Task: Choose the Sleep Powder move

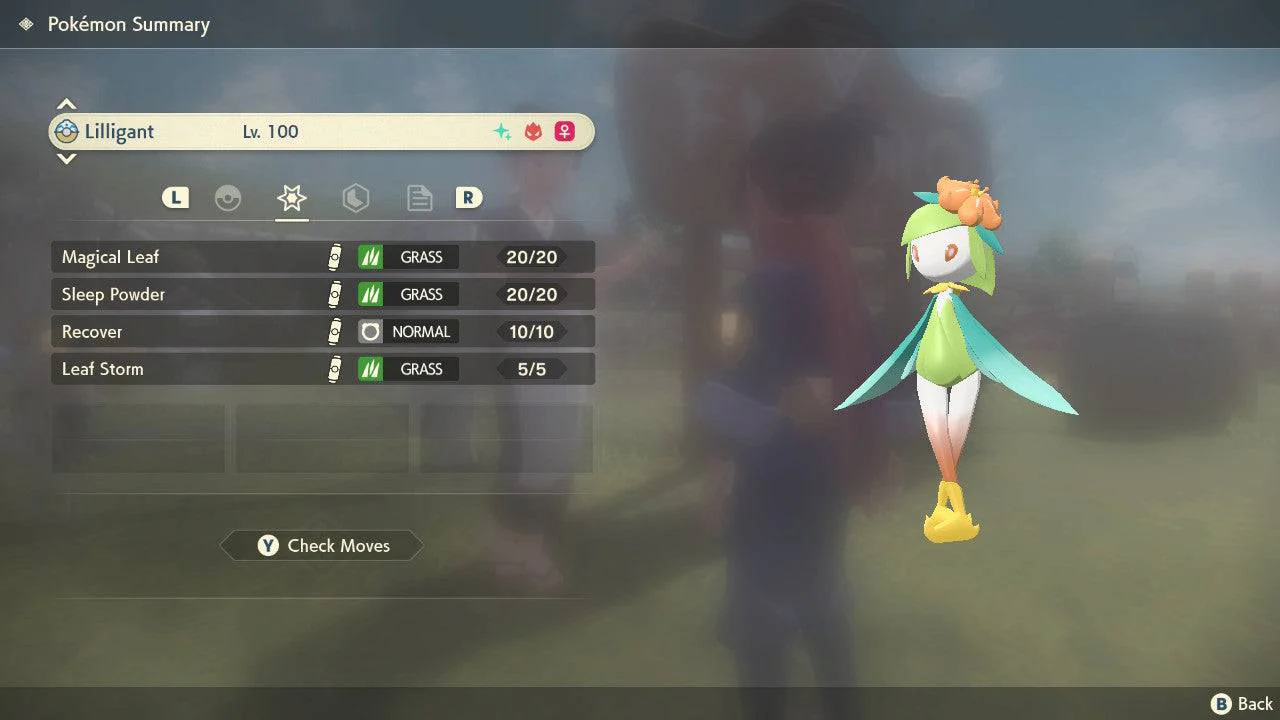Action: point(322,294)
